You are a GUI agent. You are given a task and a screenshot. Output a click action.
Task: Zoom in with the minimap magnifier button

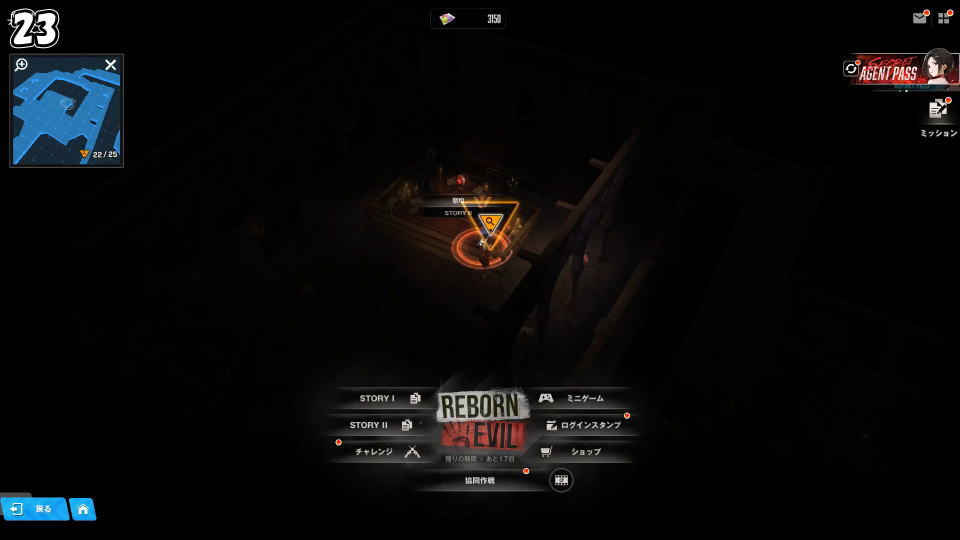[x=22, y=65]
